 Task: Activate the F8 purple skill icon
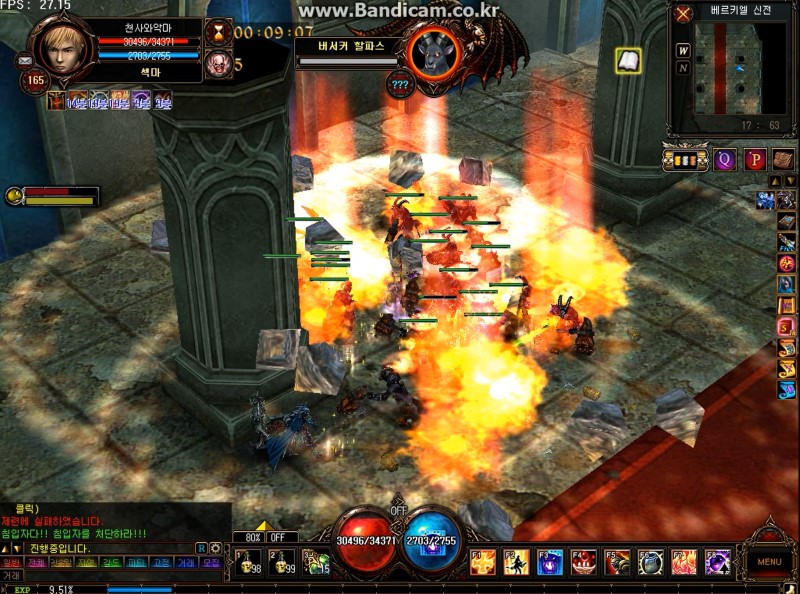click(717, 562)
